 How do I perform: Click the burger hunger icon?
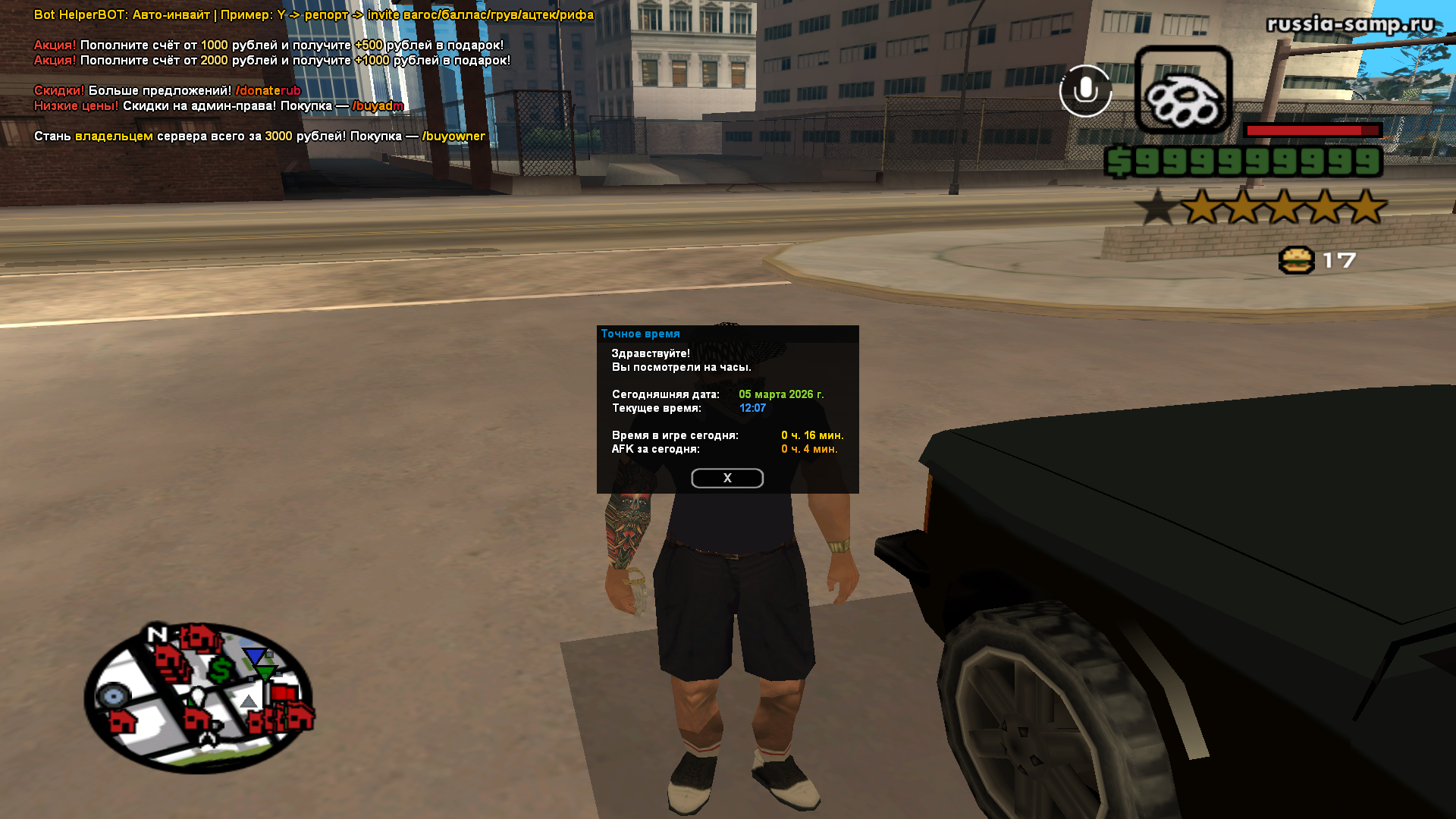[1296, 260]
